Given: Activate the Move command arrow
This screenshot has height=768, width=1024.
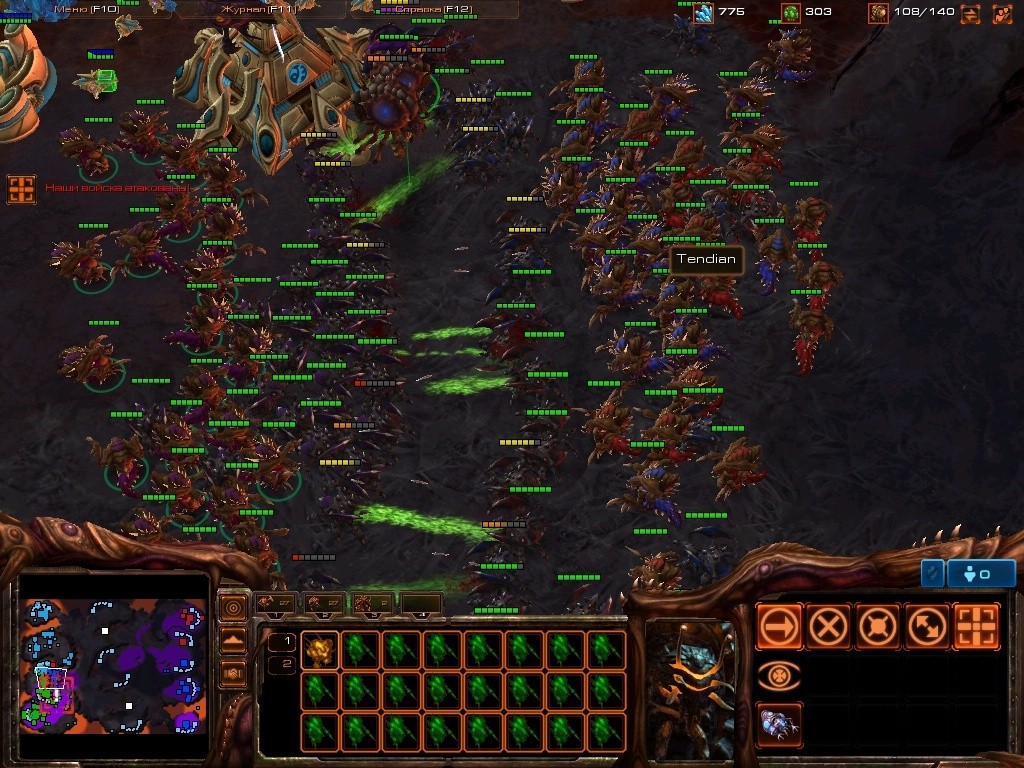Looking at the screenshot, I should click(779, 627).
